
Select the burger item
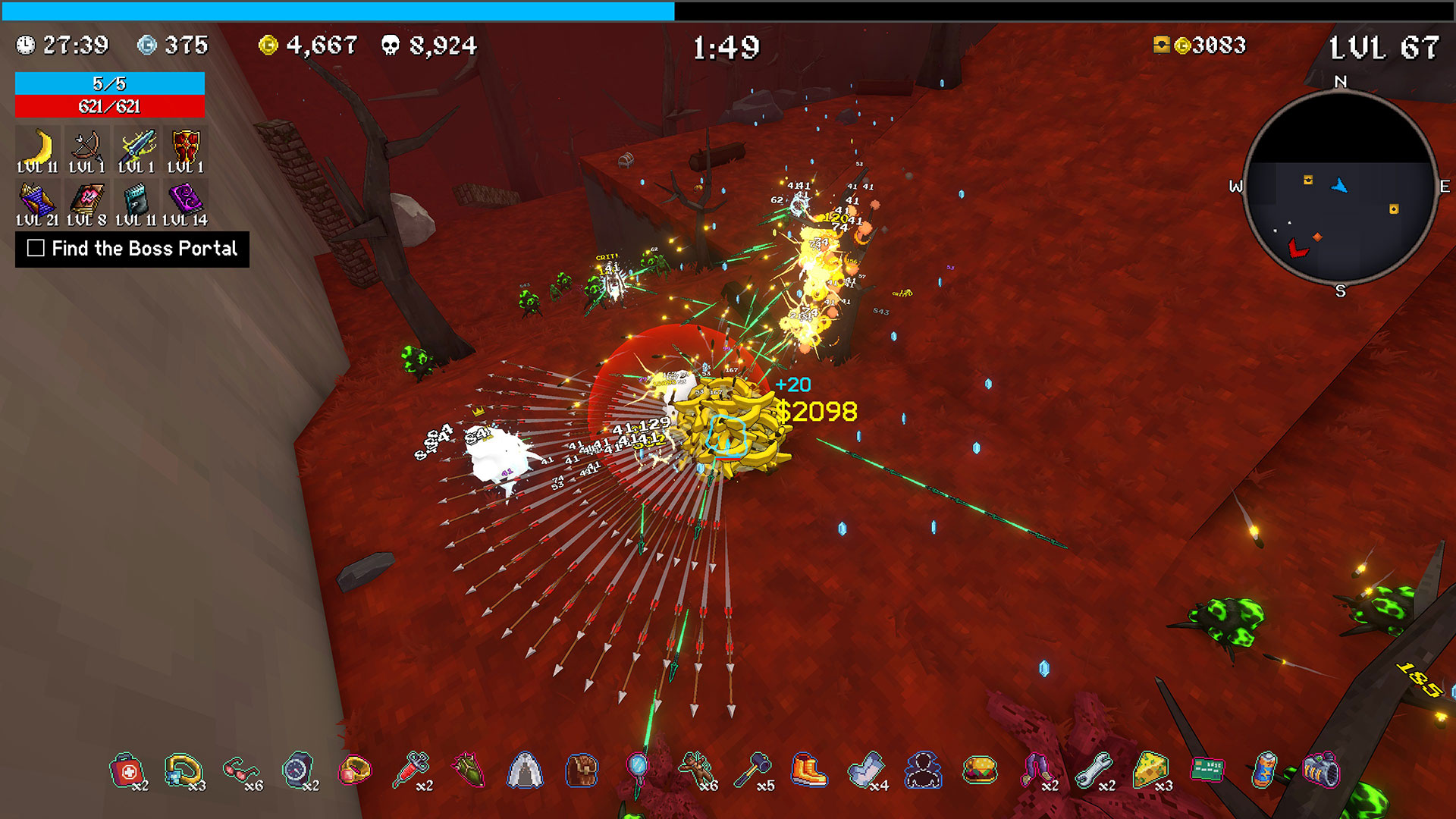pos(979,770)
